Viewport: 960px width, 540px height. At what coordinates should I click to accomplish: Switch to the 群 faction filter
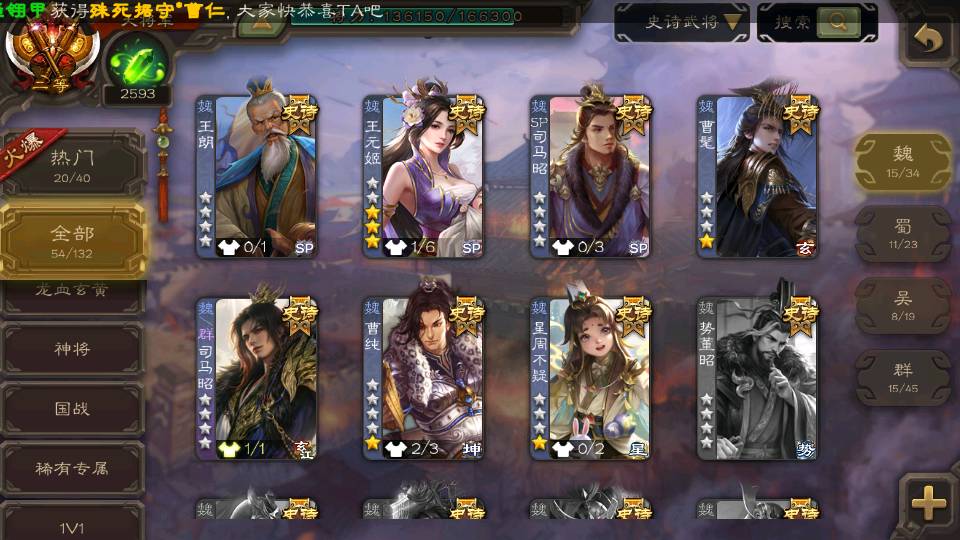pyautogui.click(x=903, y=376)
